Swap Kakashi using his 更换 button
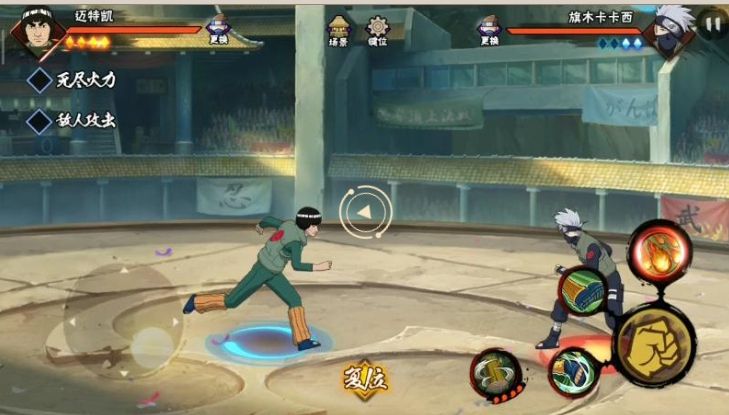Screen dimensions: 729x415 coord(489,31)
